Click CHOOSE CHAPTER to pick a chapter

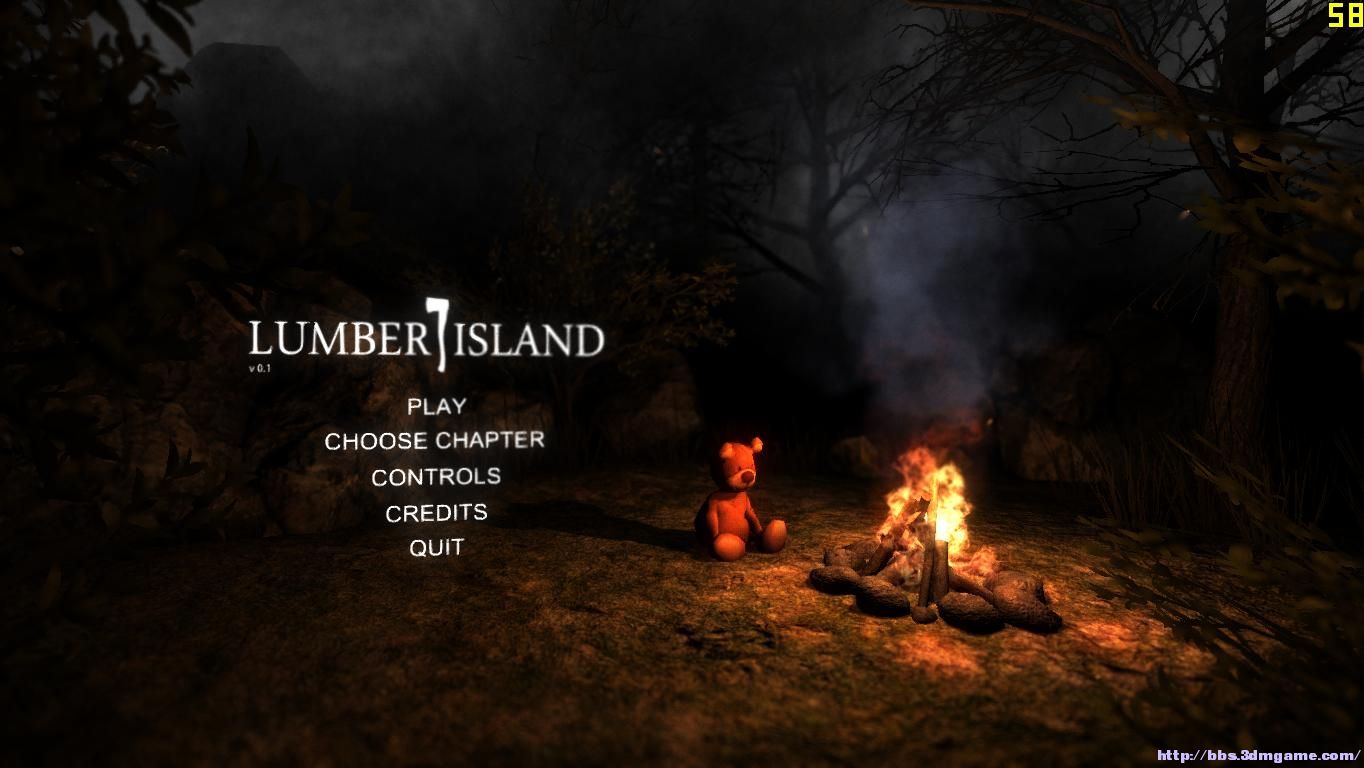[x=434, y=440]
